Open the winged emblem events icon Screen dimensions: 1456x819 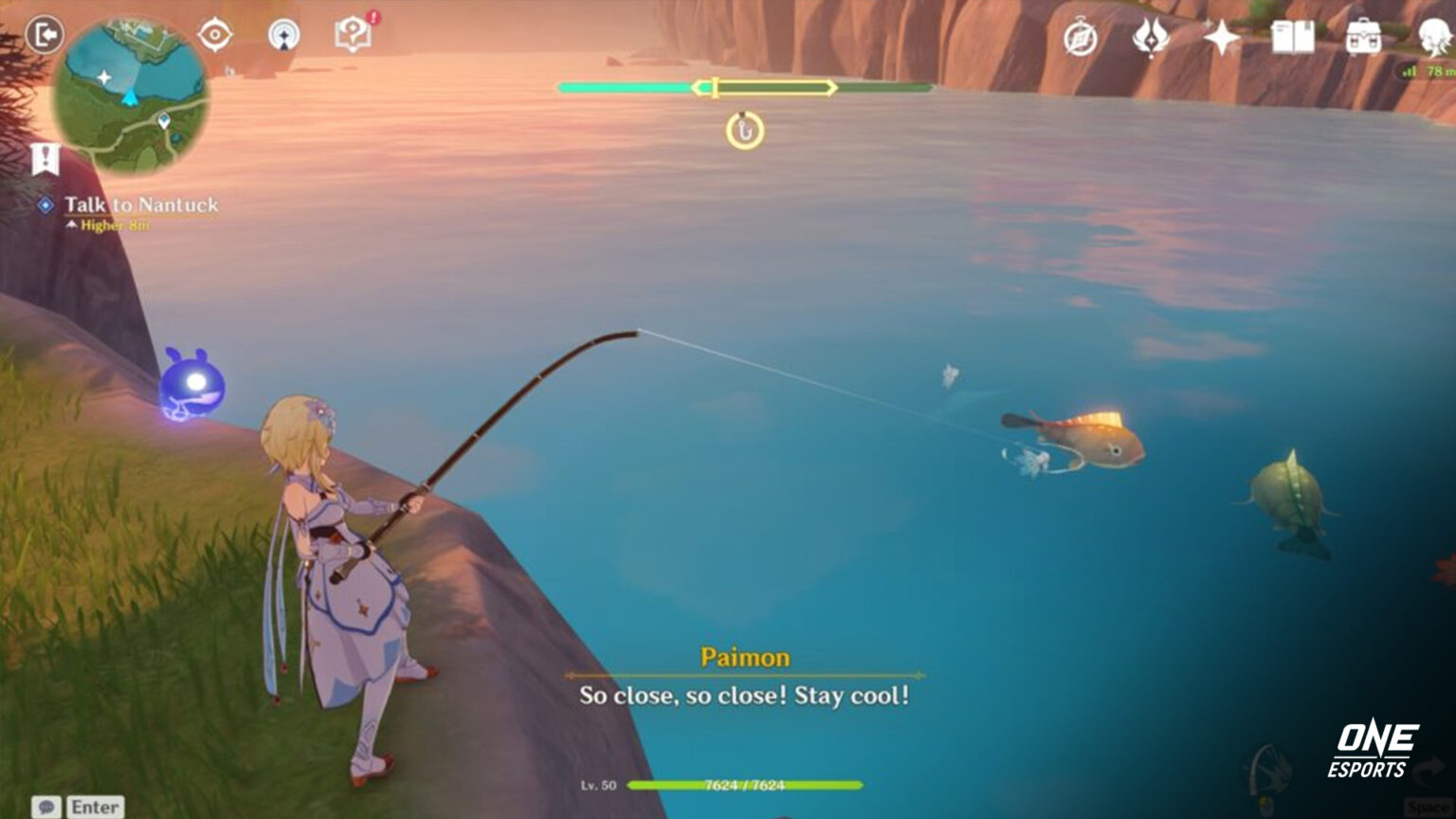pos(1150,38)
